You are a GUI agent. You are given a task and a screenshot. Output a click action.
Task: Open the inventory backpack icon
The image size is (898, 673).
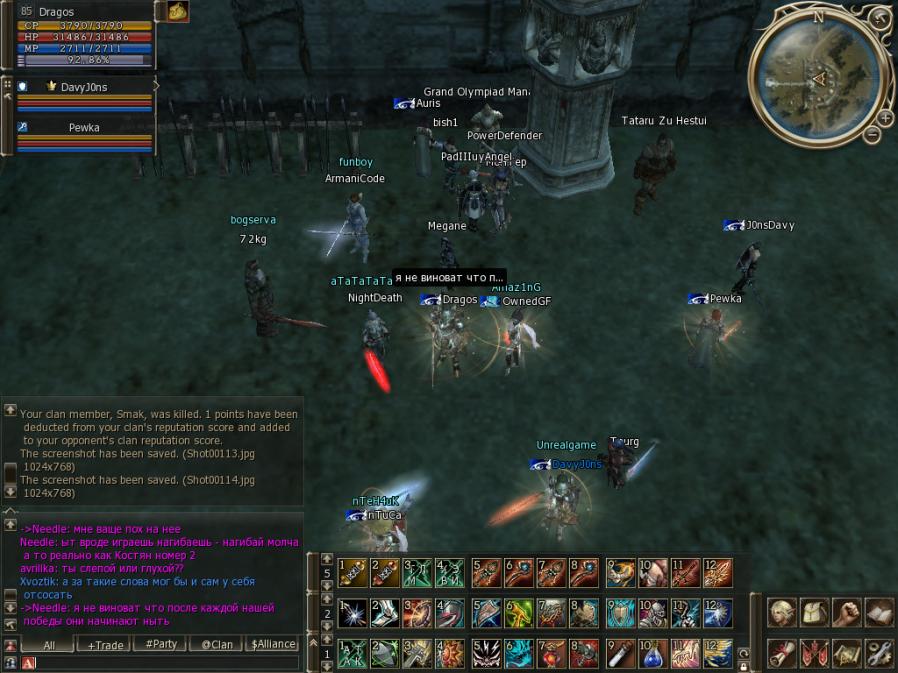coord(814,613)
